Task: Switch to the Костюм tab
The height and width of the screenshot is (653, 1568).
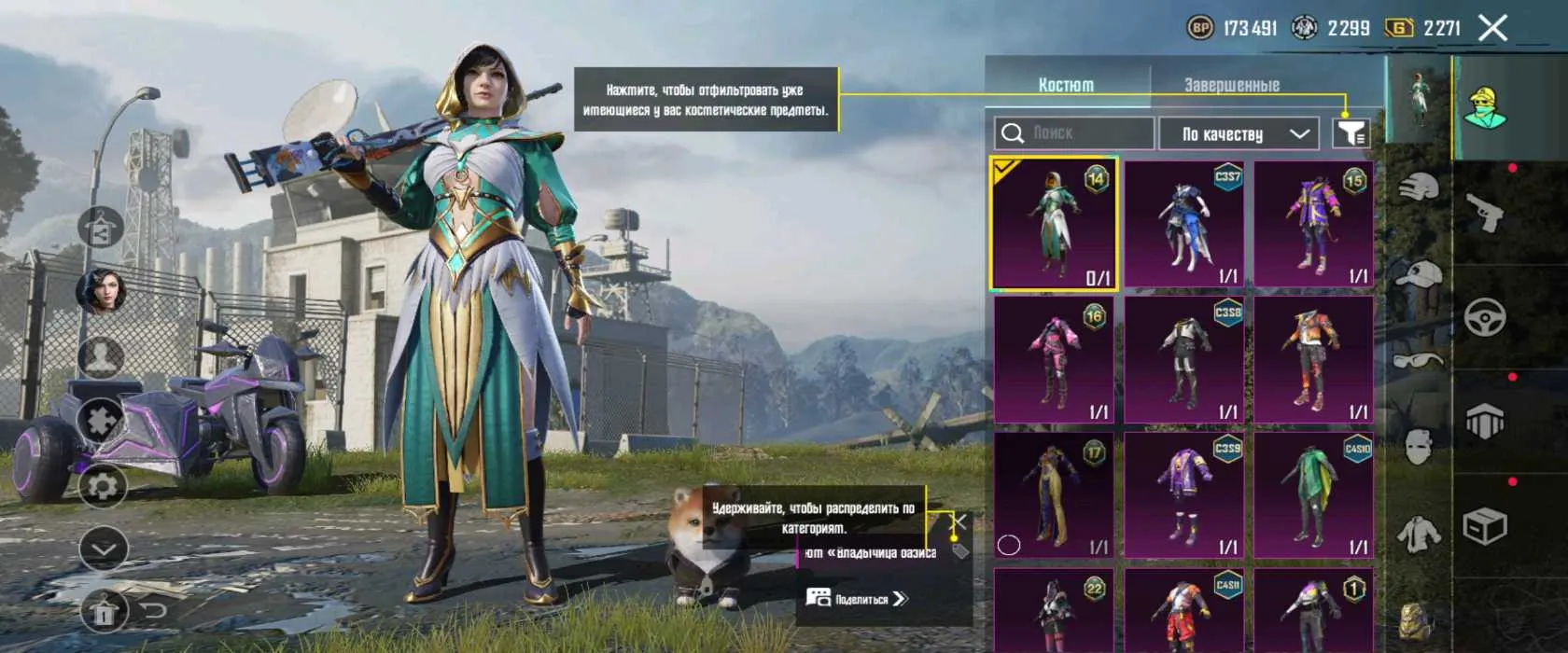Action: pyautogui.click(x=1066, y=85)
